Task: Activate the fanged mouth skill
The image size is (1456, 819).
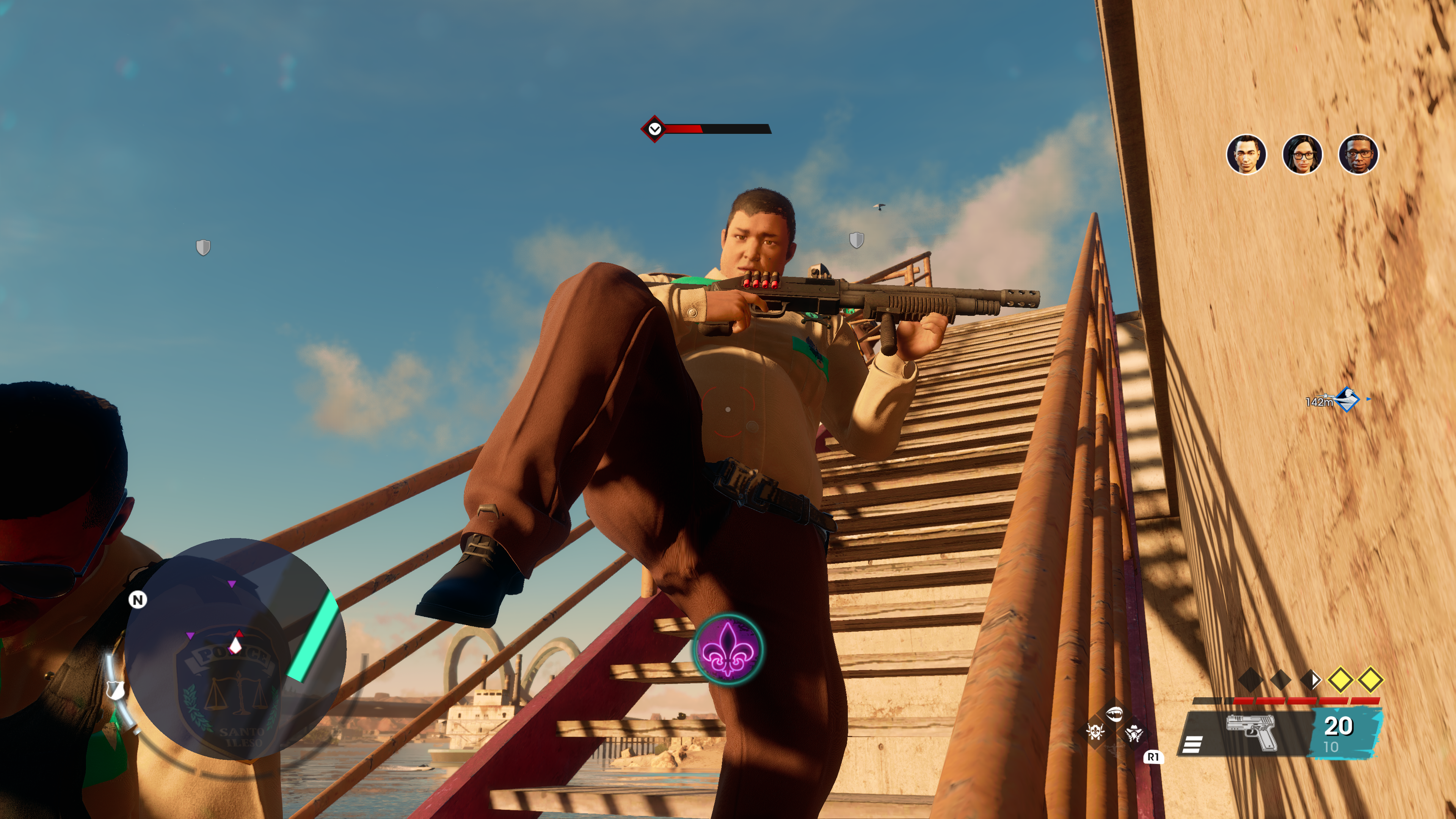Action: coord(1114,714)
